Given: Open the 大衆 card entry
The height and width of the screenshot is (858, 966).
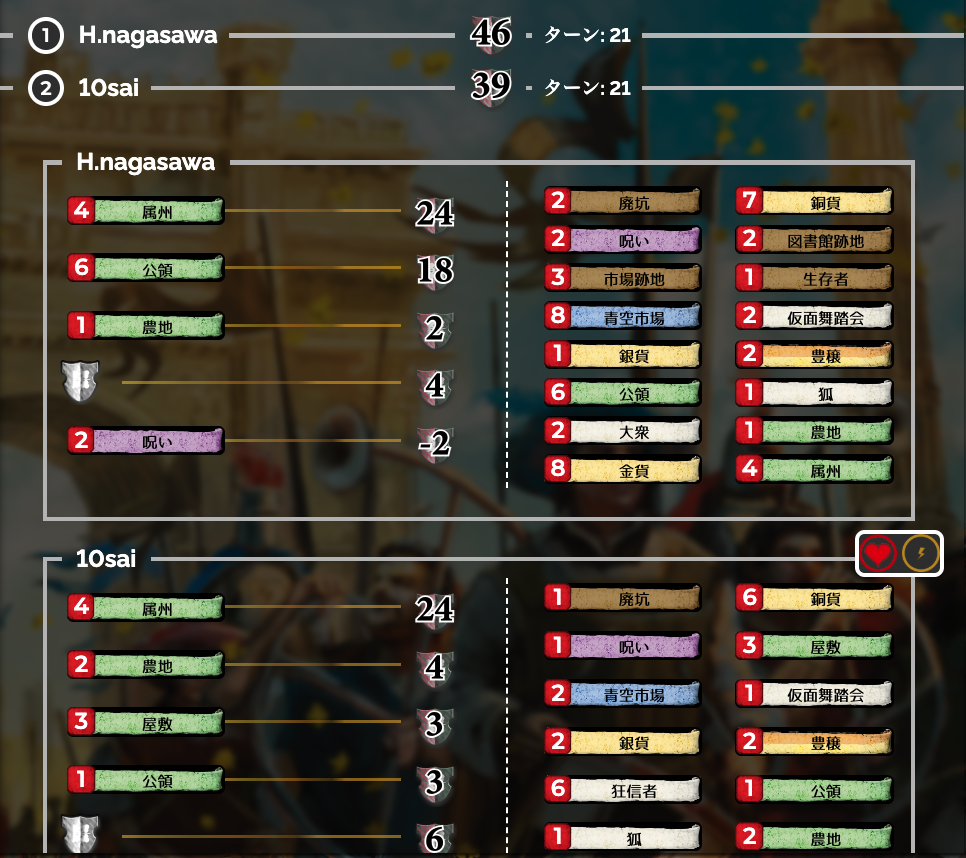Looking at the screenshot, I should coord(634,431).
